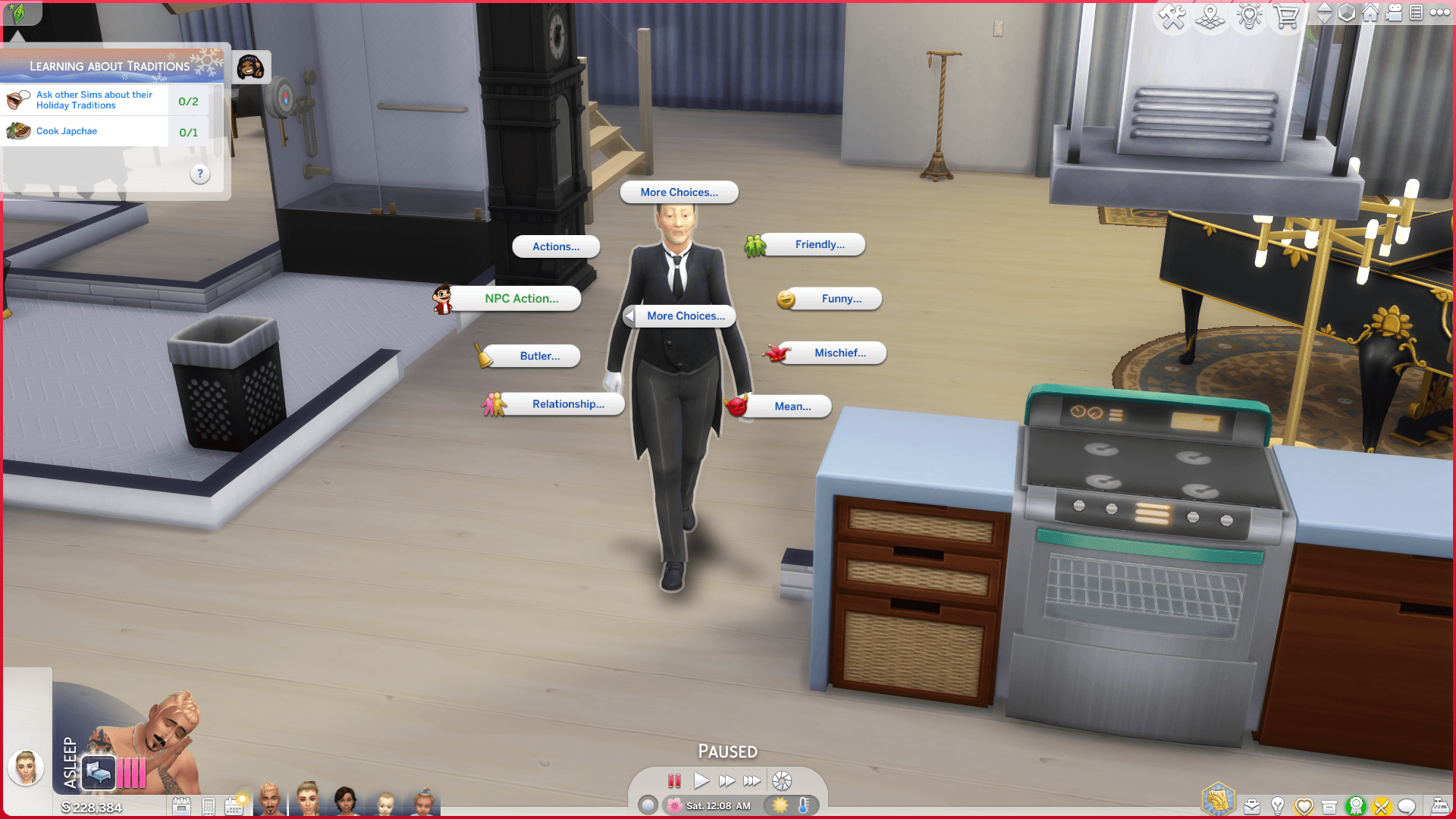This screenshot has width=1456, height=819.
Task: Open the Career panel briefcase icon
Action: point(1252,805)
